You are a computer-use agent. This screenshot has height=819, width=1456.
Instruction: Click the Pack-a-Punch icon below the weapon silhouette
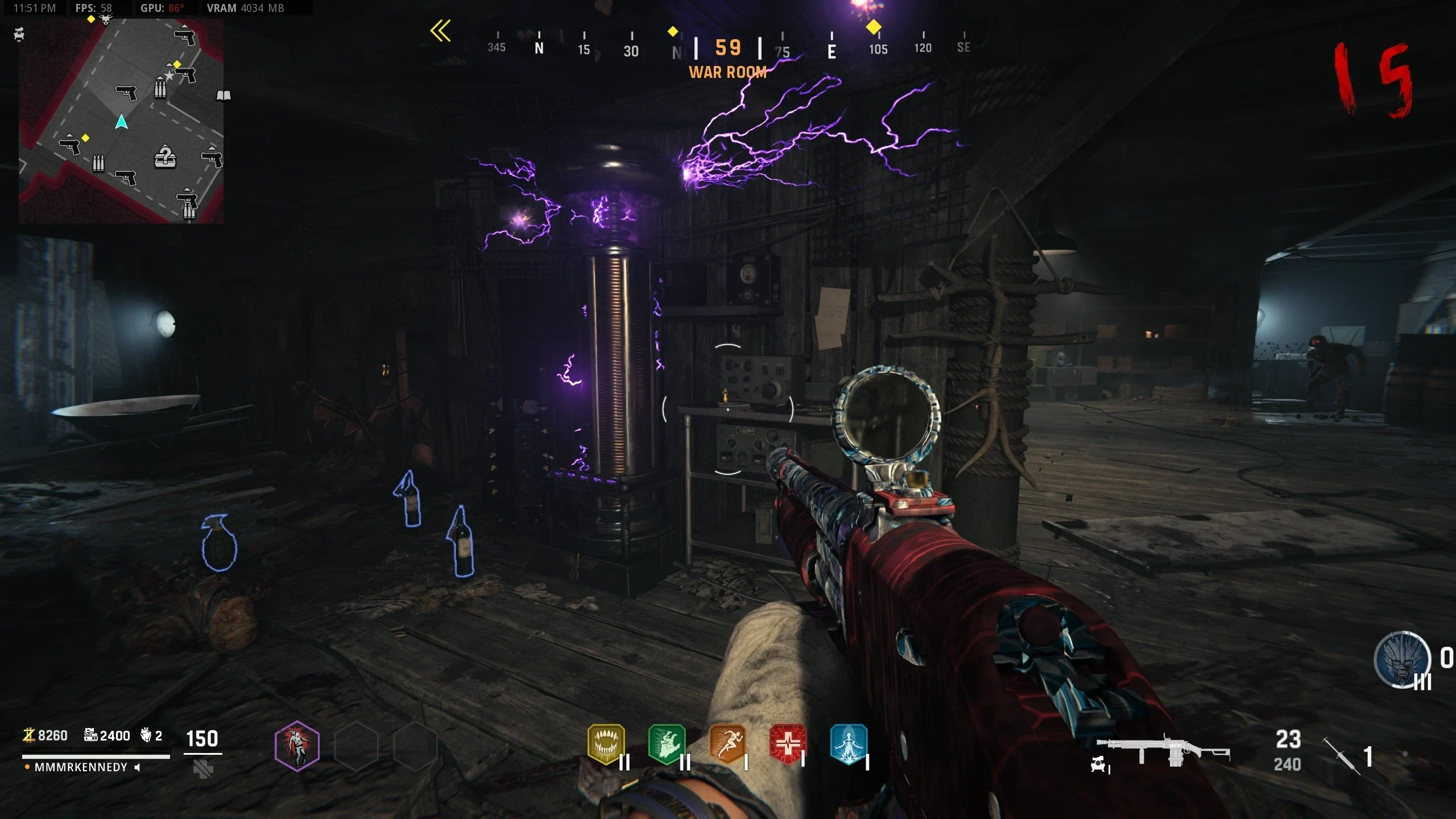tap(1098, 766)
